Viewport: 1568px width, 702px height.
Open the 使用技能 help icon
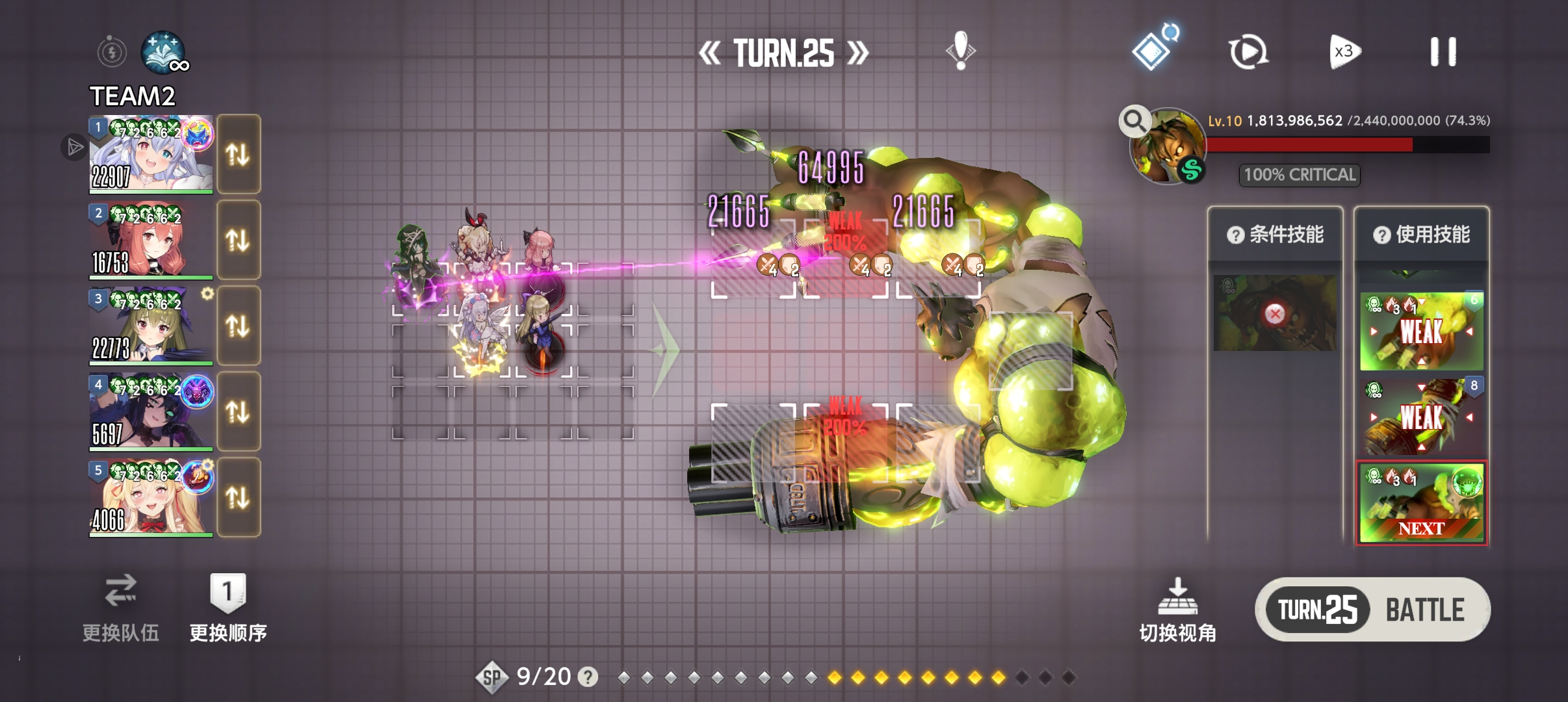1381,235
